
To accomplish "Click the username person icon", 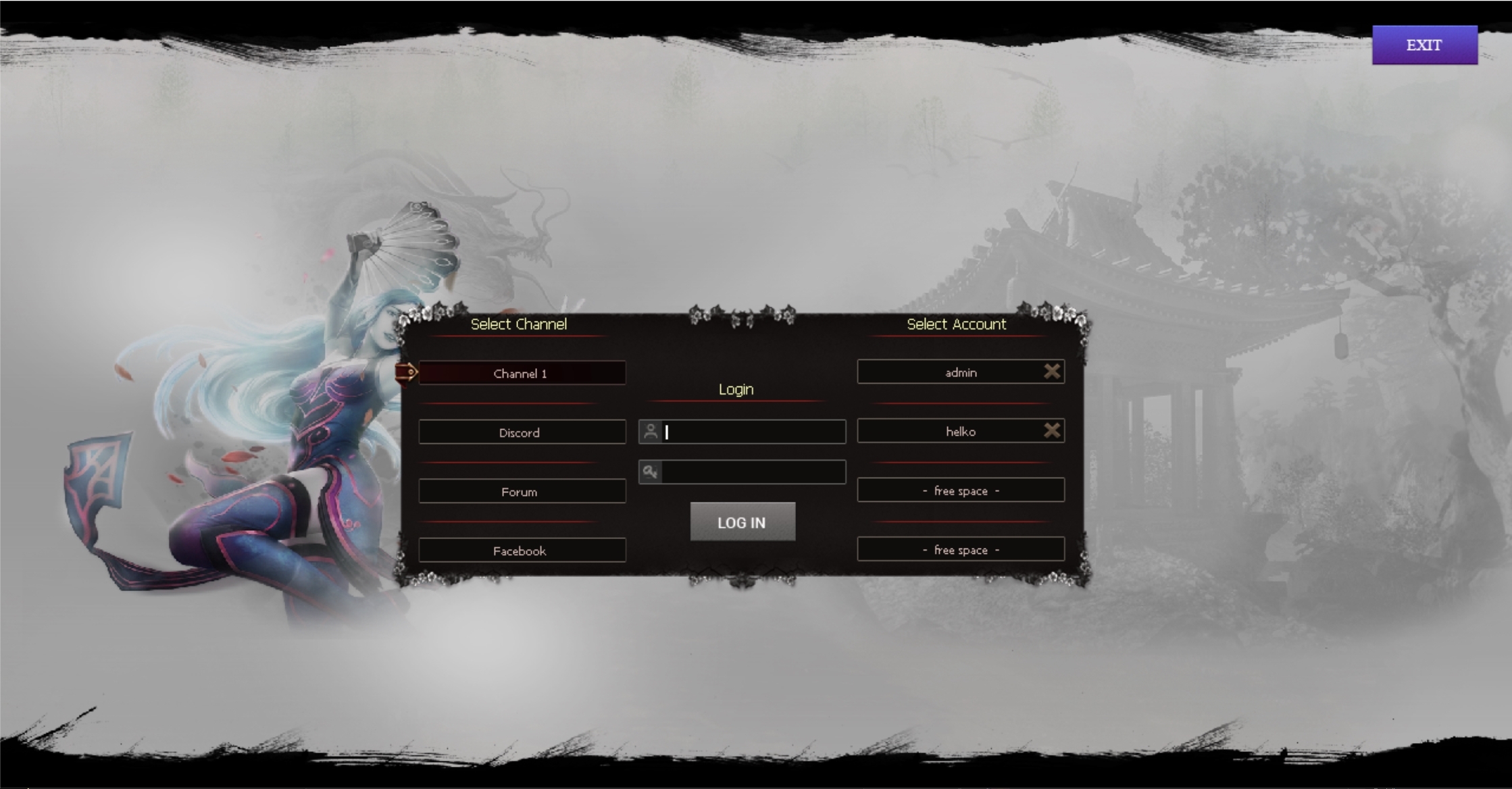I will pyautogui.click(x=651, y=432).
